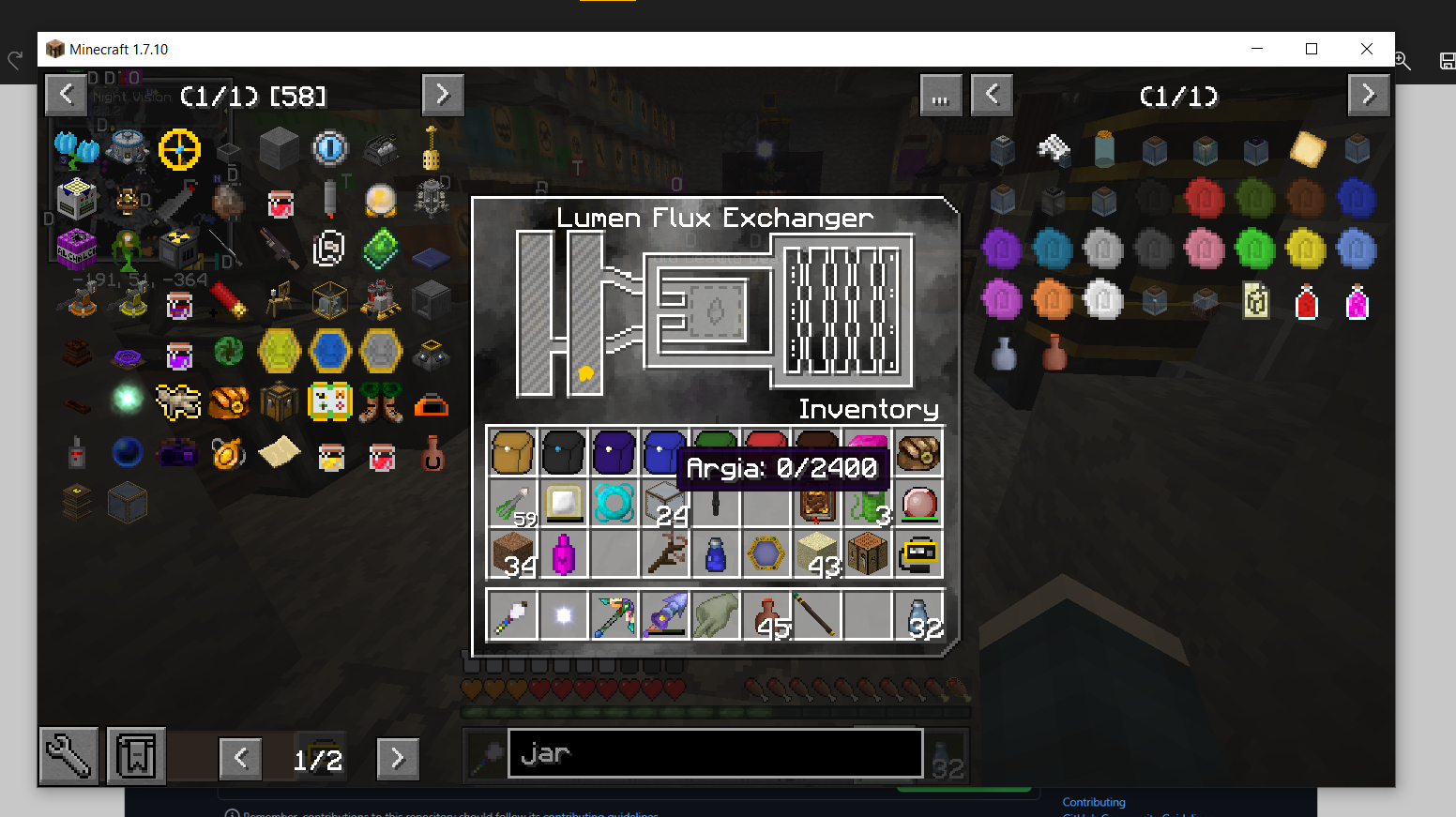Select the blue hexagon gem item
Image resolution: width=1456 pixels, height=817 pixels.
tap(330, 351)
